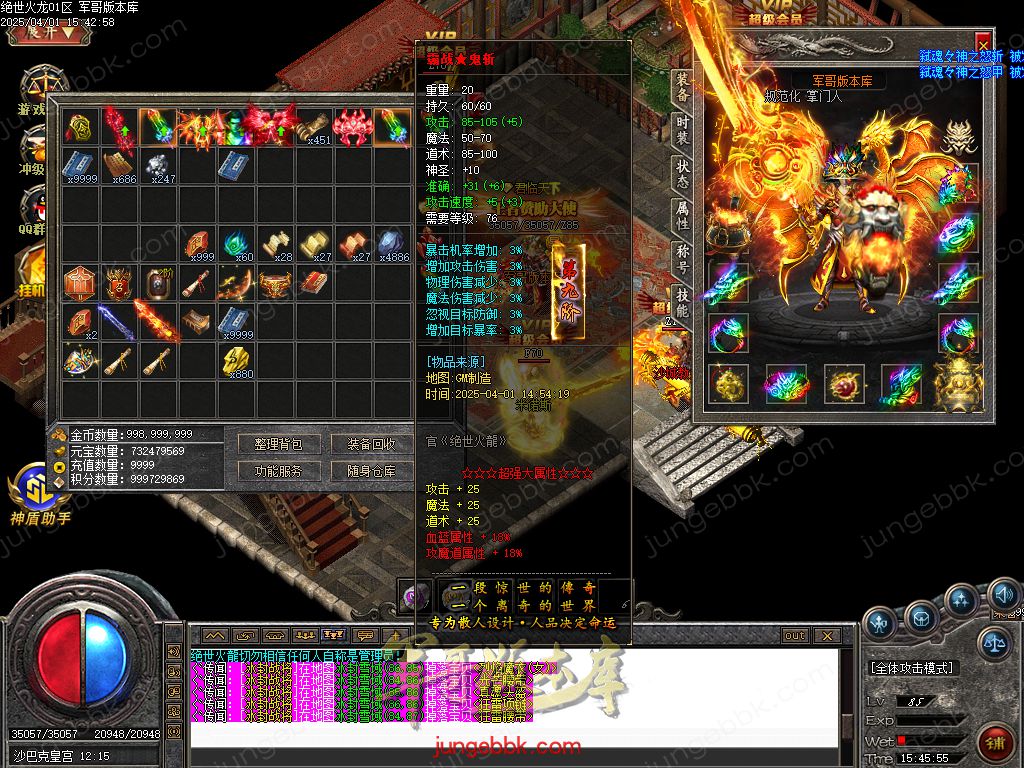Show the 属性 attributes tab

[x=681, y=216]
